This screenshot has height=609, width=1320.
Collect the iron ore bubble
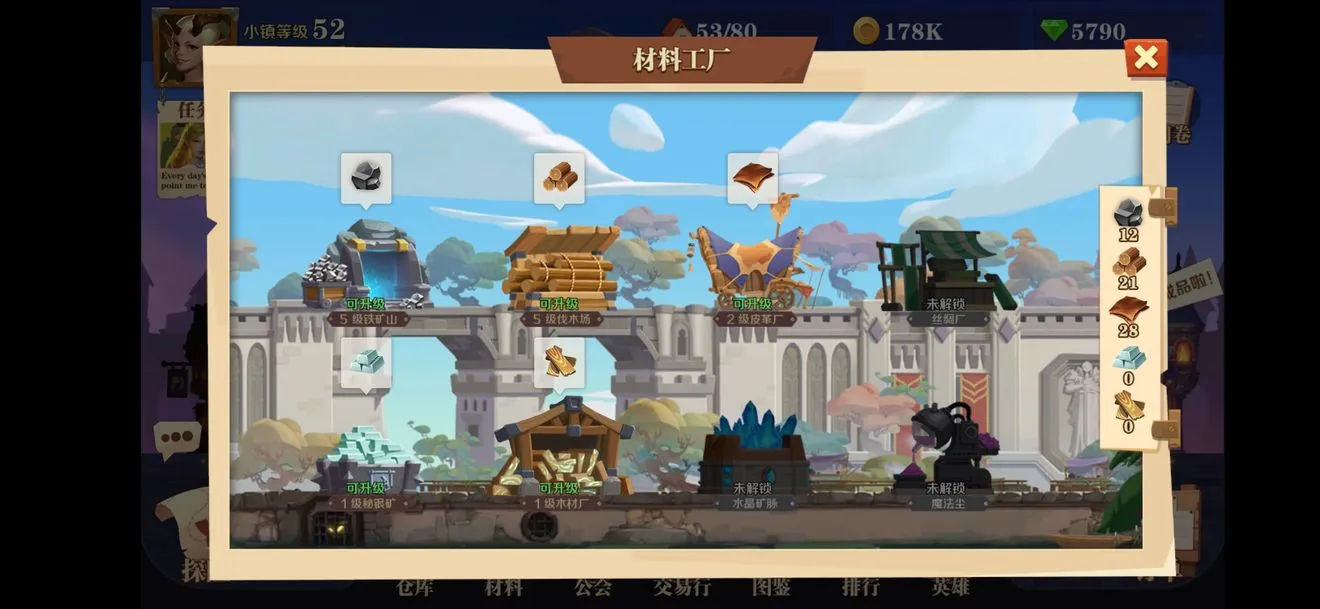pos(366,178)
